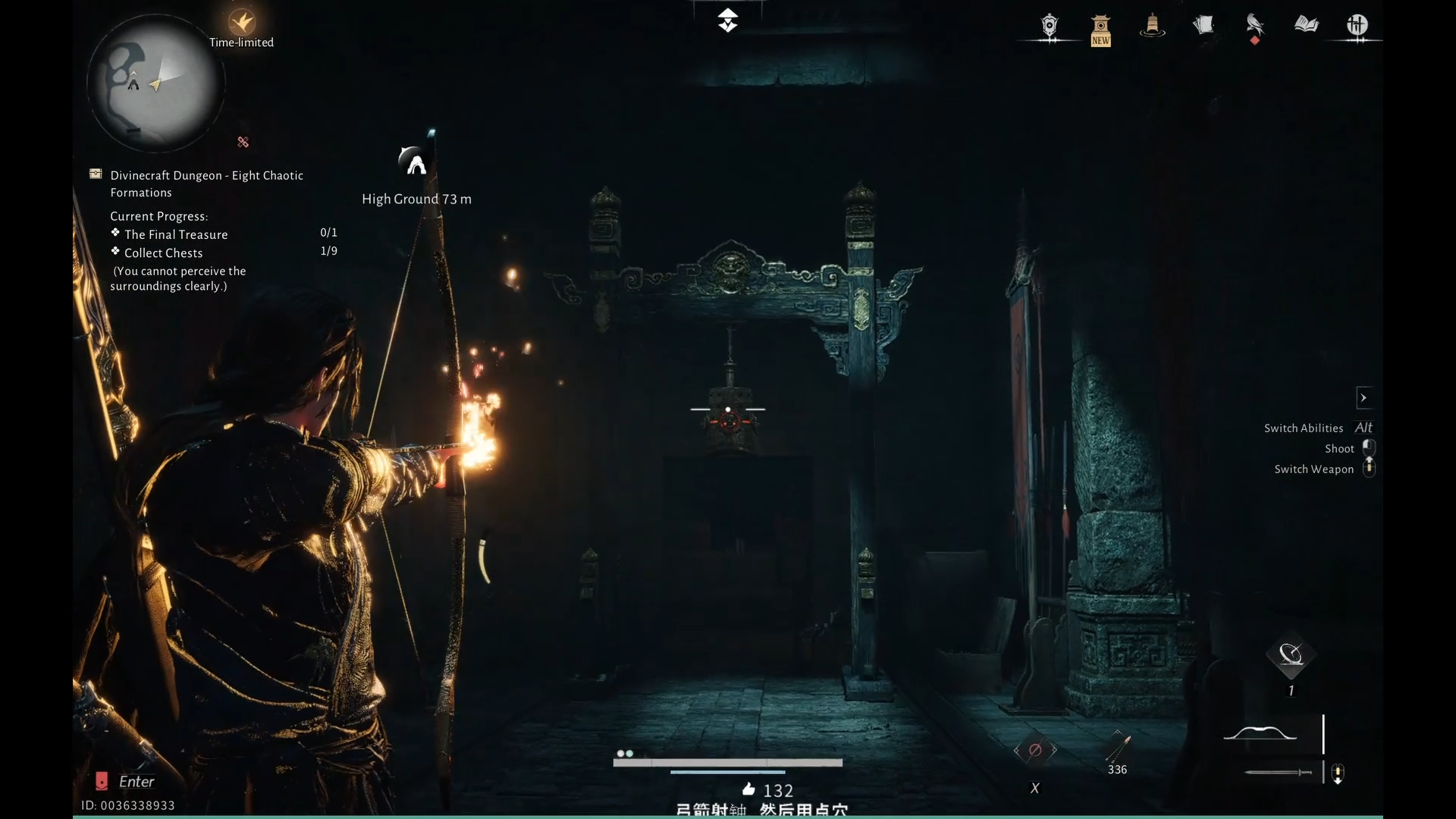1456x819 pixels.
Task: Select the bow weapon slot
Action: click(x=1260, y=733)
